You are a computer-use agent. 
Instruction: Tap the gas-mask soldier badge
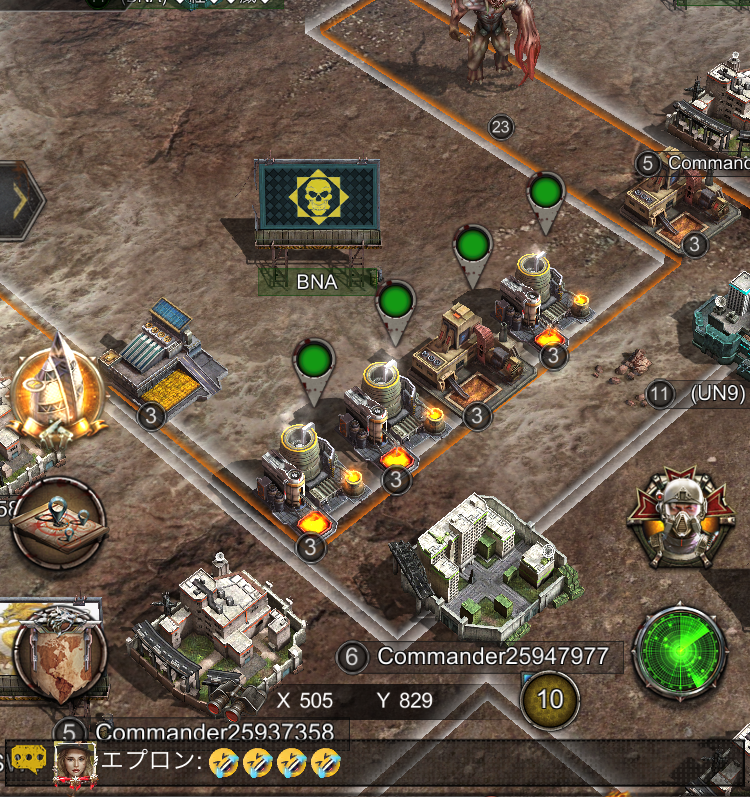pos(680,517)
